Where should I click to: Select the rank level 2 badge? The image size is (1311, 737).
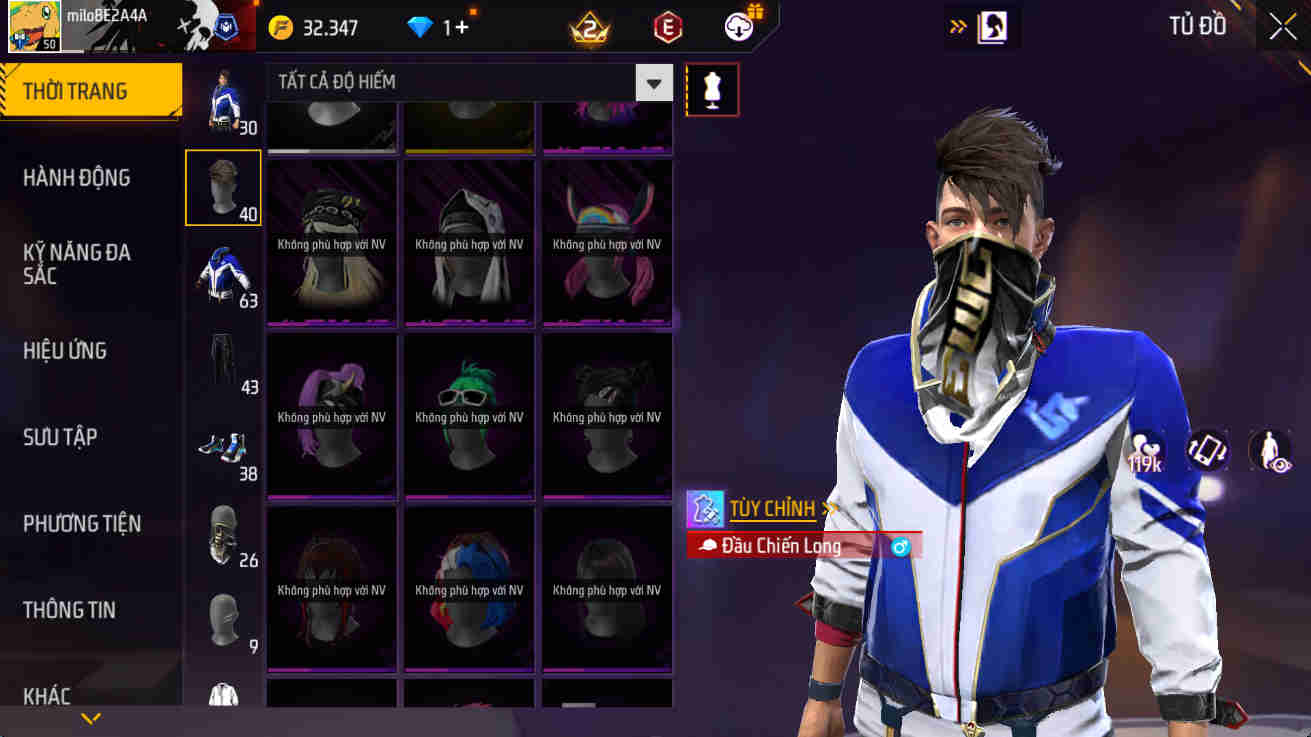pyautogui.click(x=587, y=27)
